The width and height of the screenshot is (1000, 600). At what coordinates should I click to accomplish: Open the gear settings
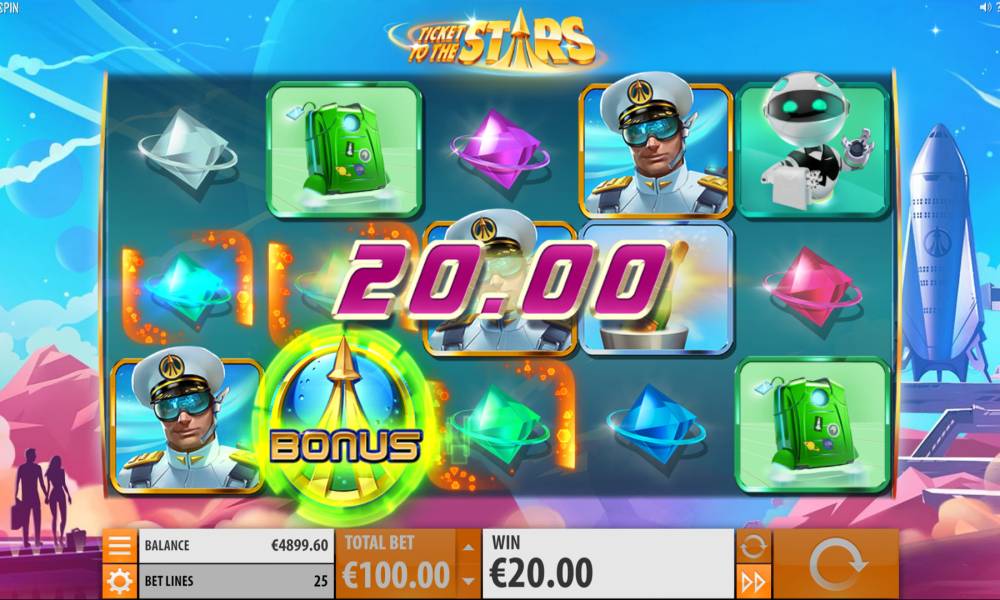click(119, 581)
